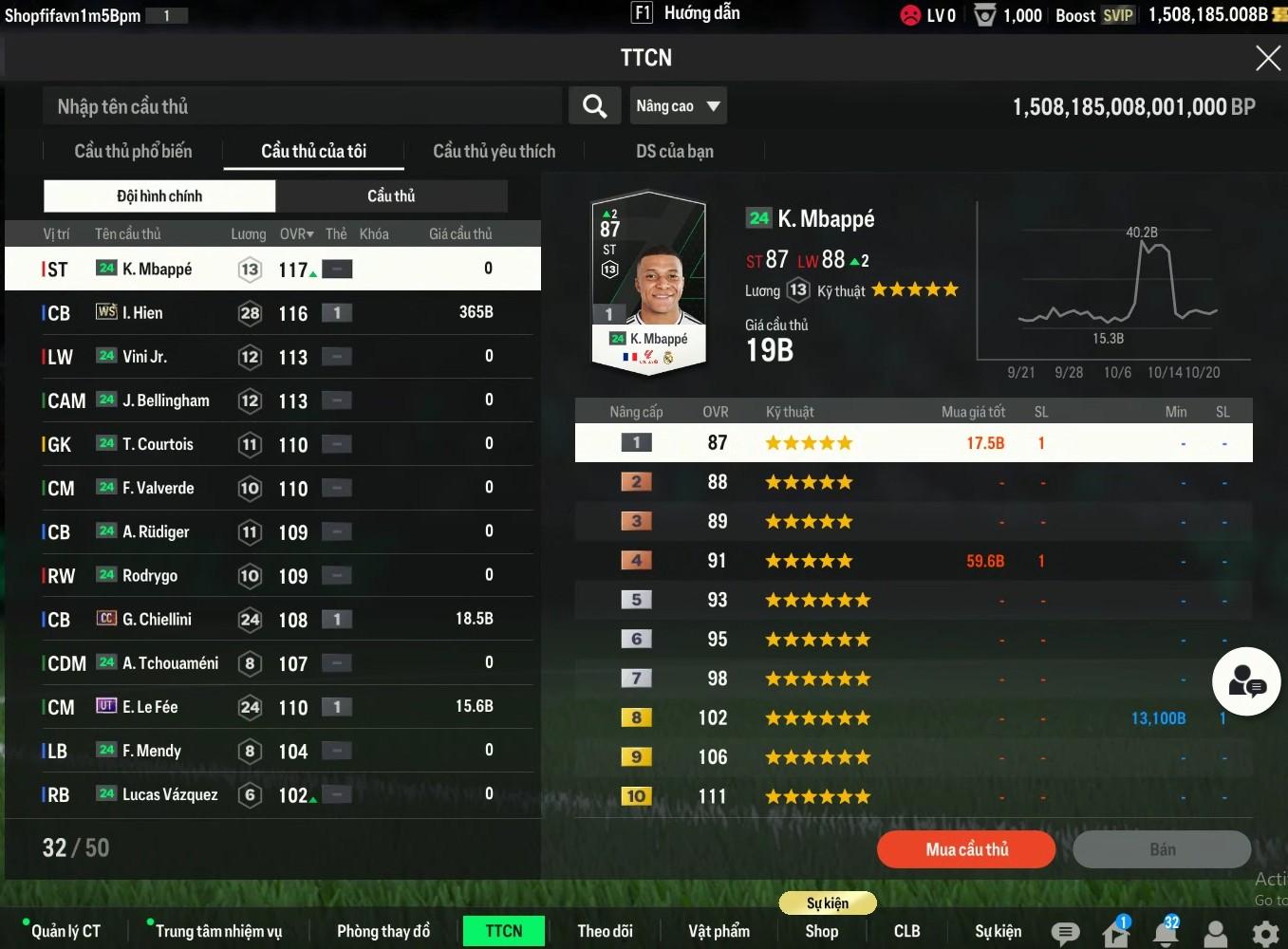Open Phòng thay đồ
Screen dimensions: 1288x949
click(x=383, y=931)
